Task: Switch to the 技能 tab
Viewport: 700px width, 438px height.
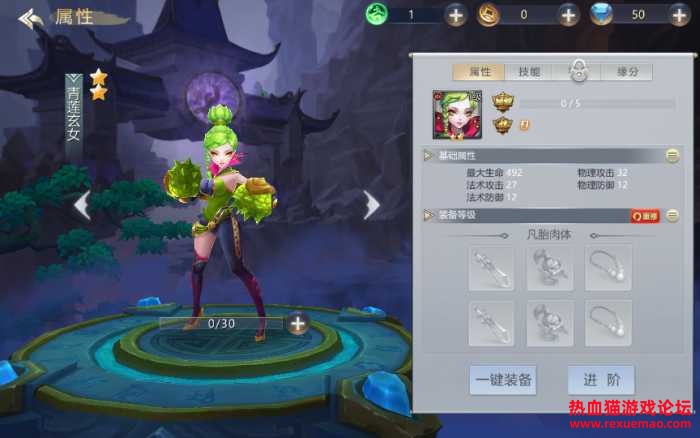Action: point(529,72)
